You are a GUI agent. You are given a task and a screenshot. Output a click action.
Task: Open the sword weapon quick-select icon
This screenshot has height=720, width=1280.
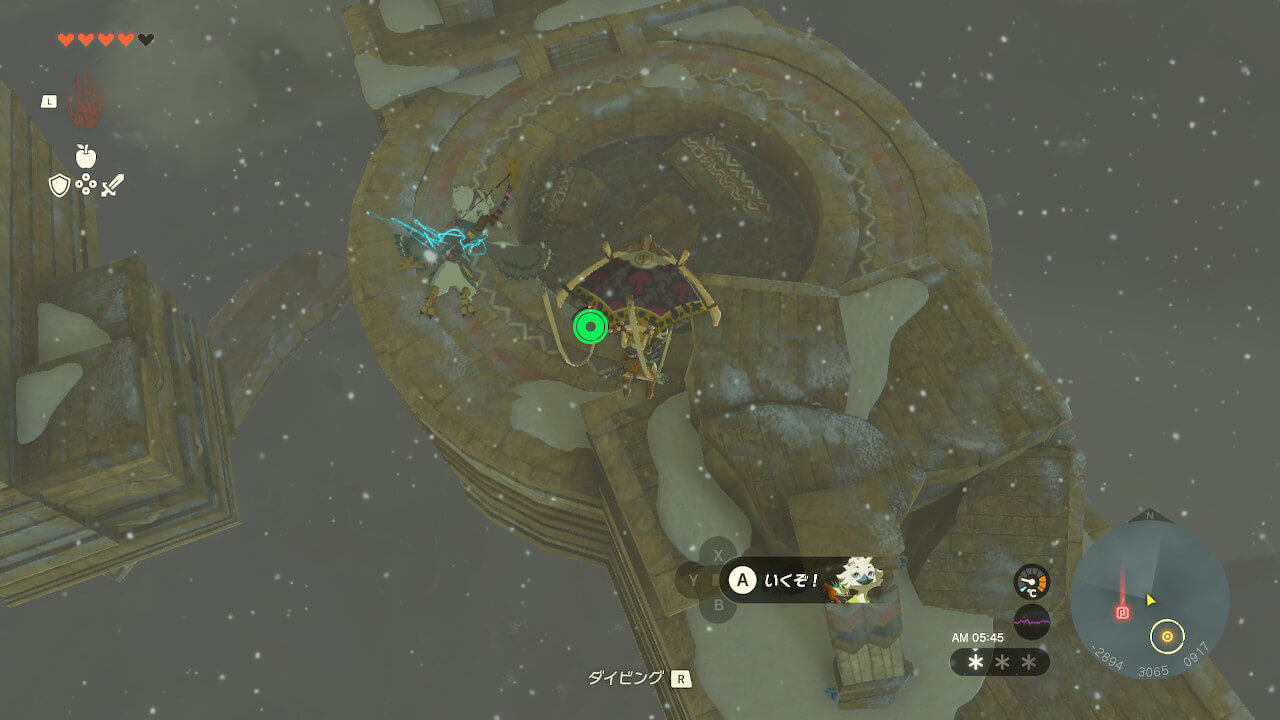112,185
